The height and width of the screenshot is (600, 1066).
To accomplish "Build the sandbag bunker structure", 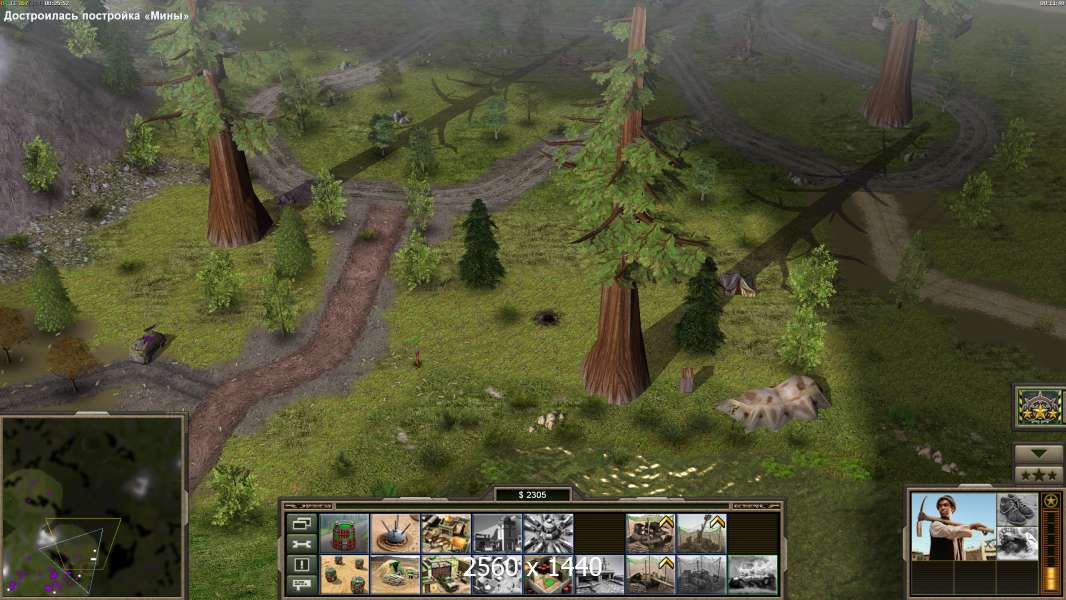I will click(395, 574).
